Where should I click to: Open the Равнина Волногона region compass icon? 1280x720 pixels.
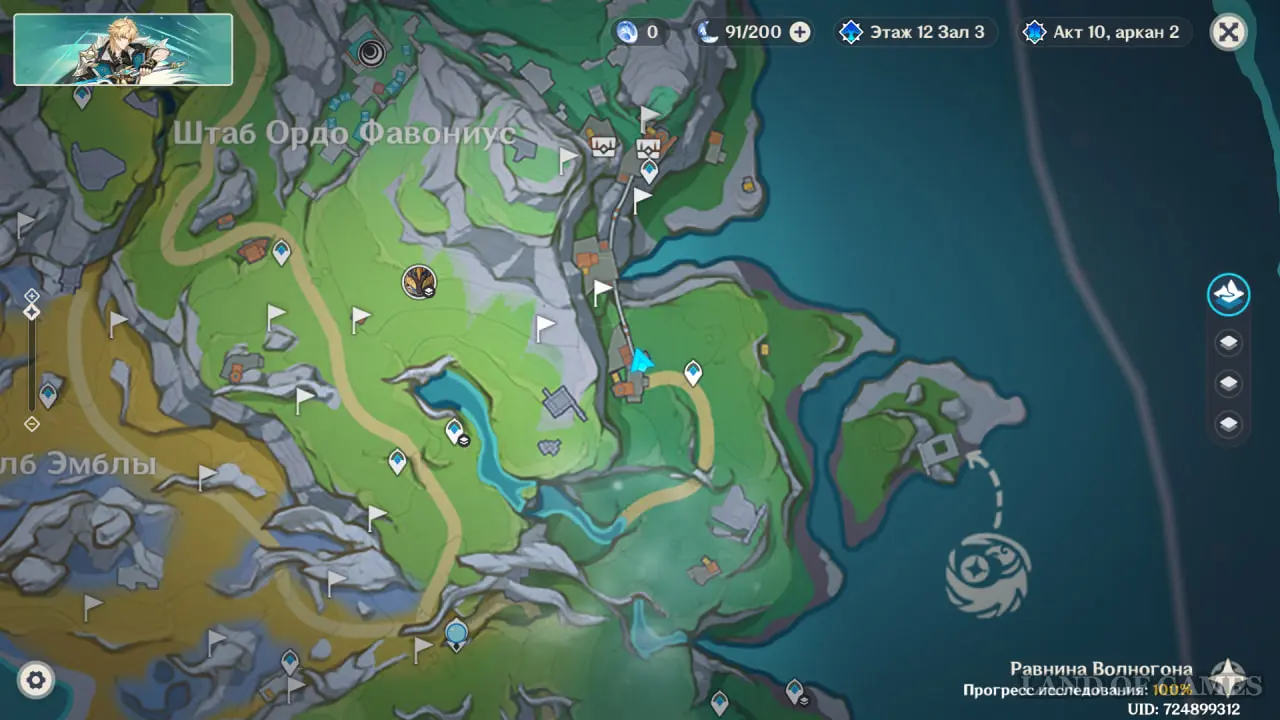(1227, 676)
